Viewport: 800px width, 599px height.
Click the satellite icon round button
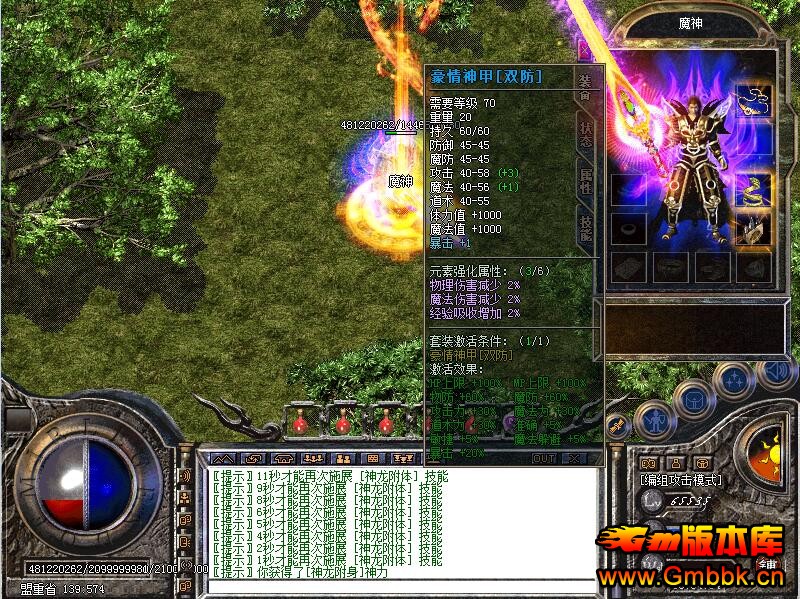coord(618,426)
